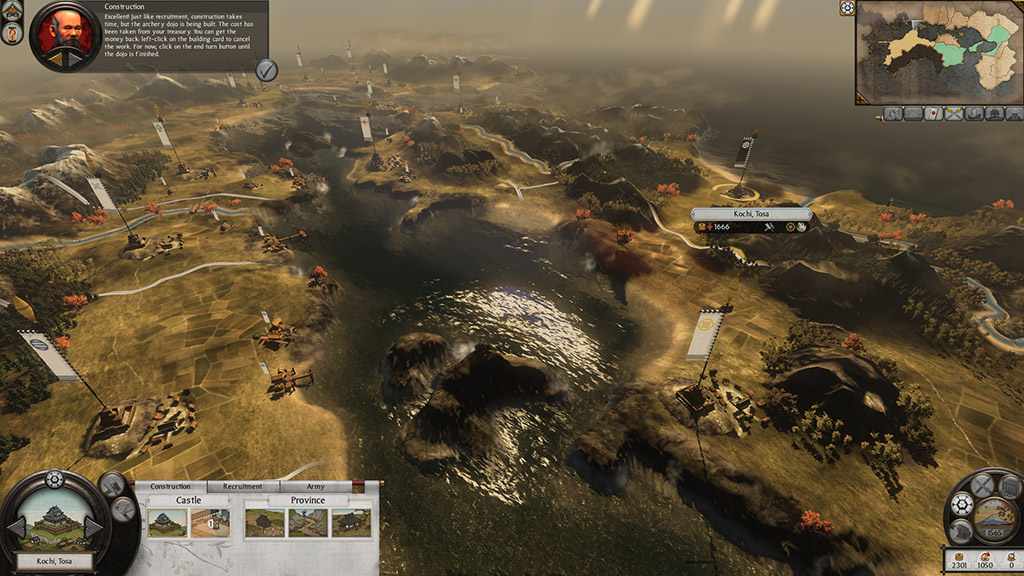The width and height of the screenshot is (1024, 576).
Task: Open the clan mon button beside the minimap
Action: (847, 8)
